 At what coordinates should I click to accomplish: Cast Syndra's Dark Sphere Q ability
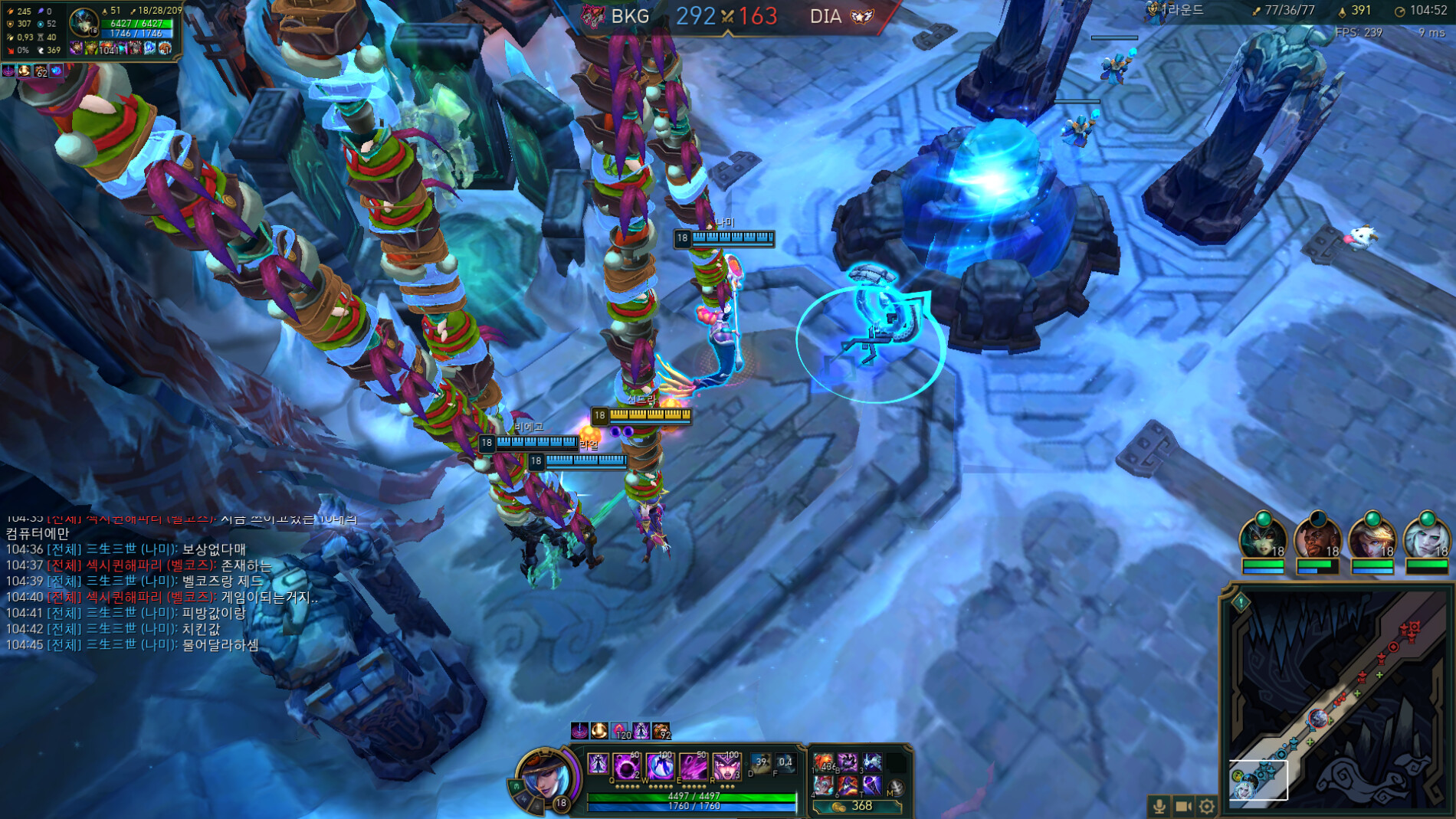626,765
